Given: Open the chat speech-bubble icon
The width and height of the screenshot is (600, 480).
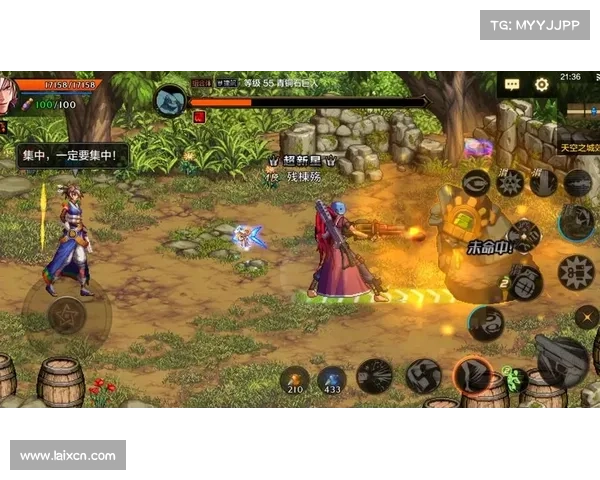Looking at the screenshot, I should click(x=512, y=85).
